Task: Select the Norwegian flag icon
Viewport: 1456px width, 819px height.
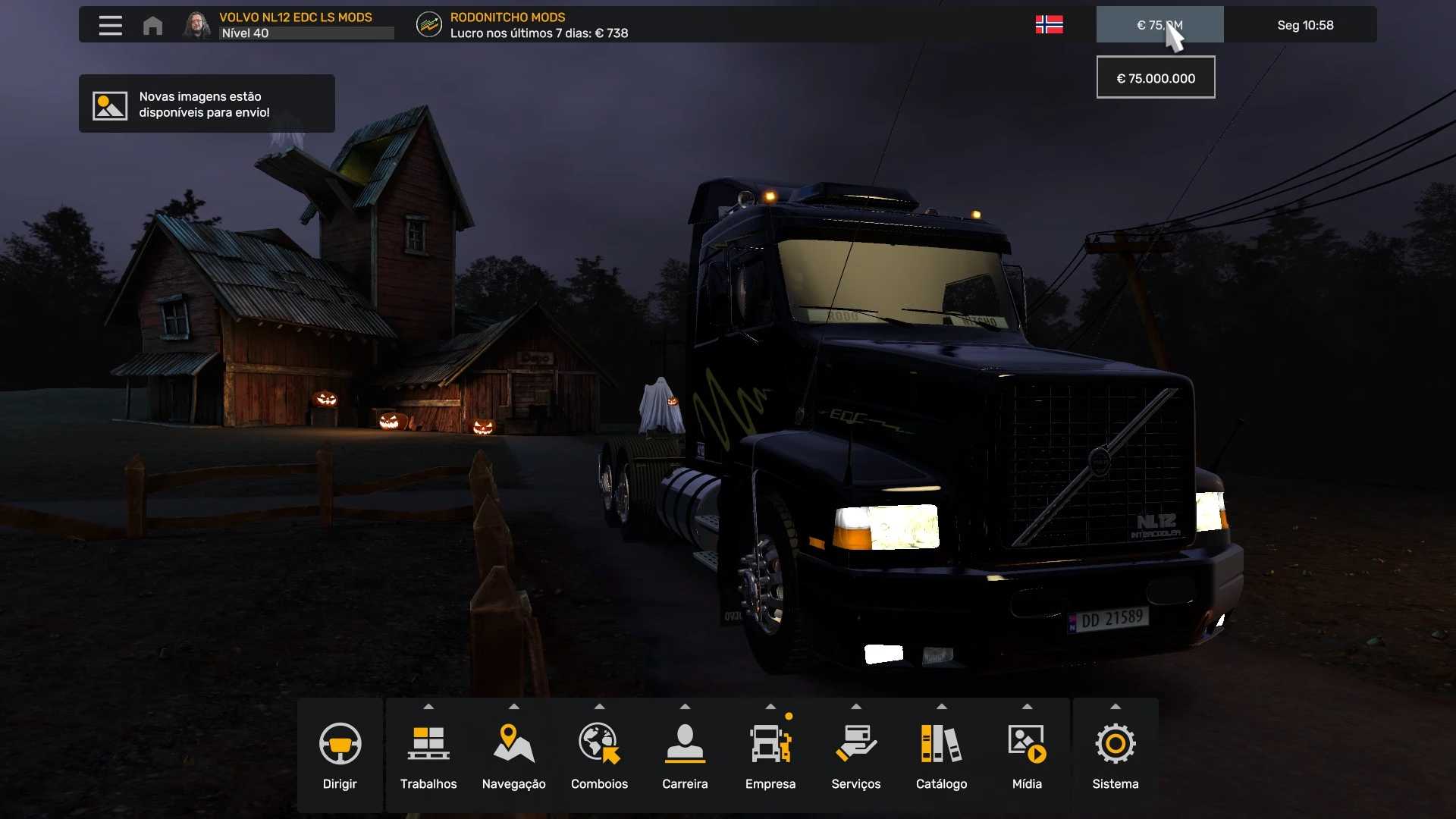Action: tap(1049, 25)
